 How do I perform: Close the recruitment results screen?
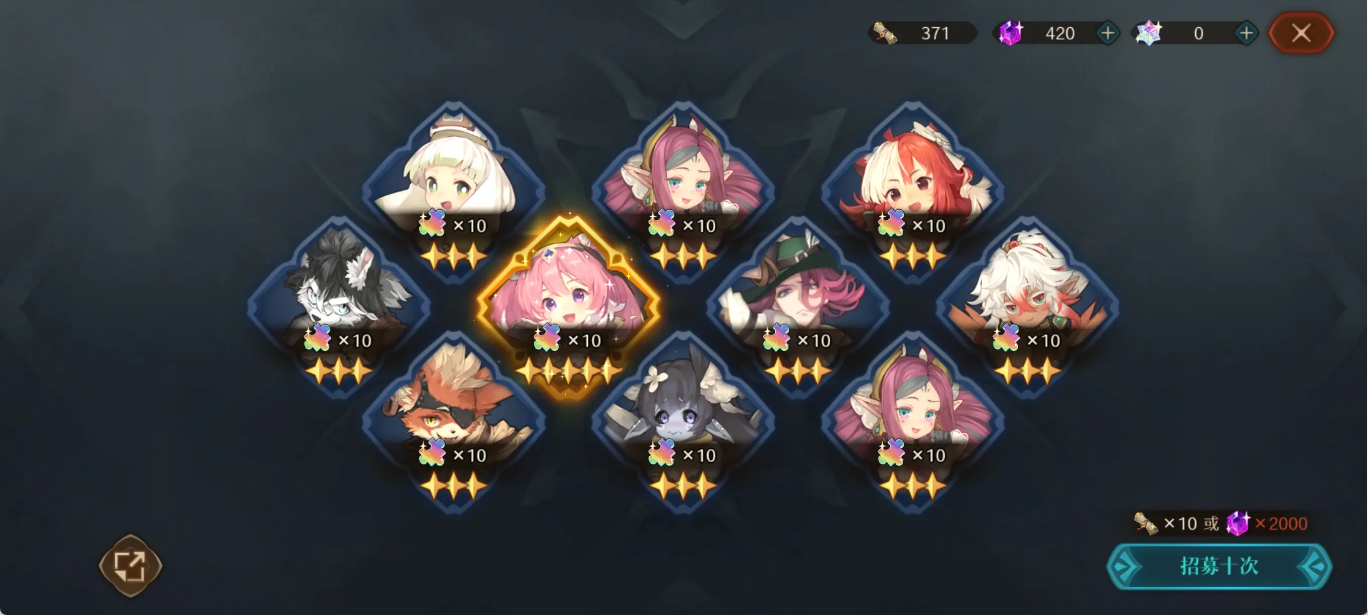[x=1300, y=33]
